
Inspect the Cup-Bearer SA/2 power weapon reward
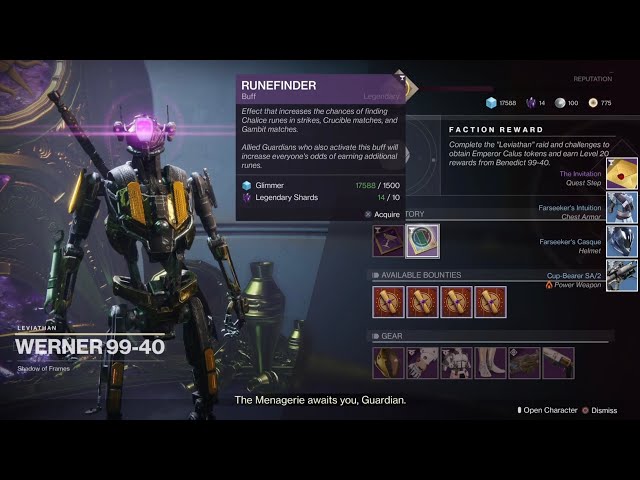coord(621,275)
